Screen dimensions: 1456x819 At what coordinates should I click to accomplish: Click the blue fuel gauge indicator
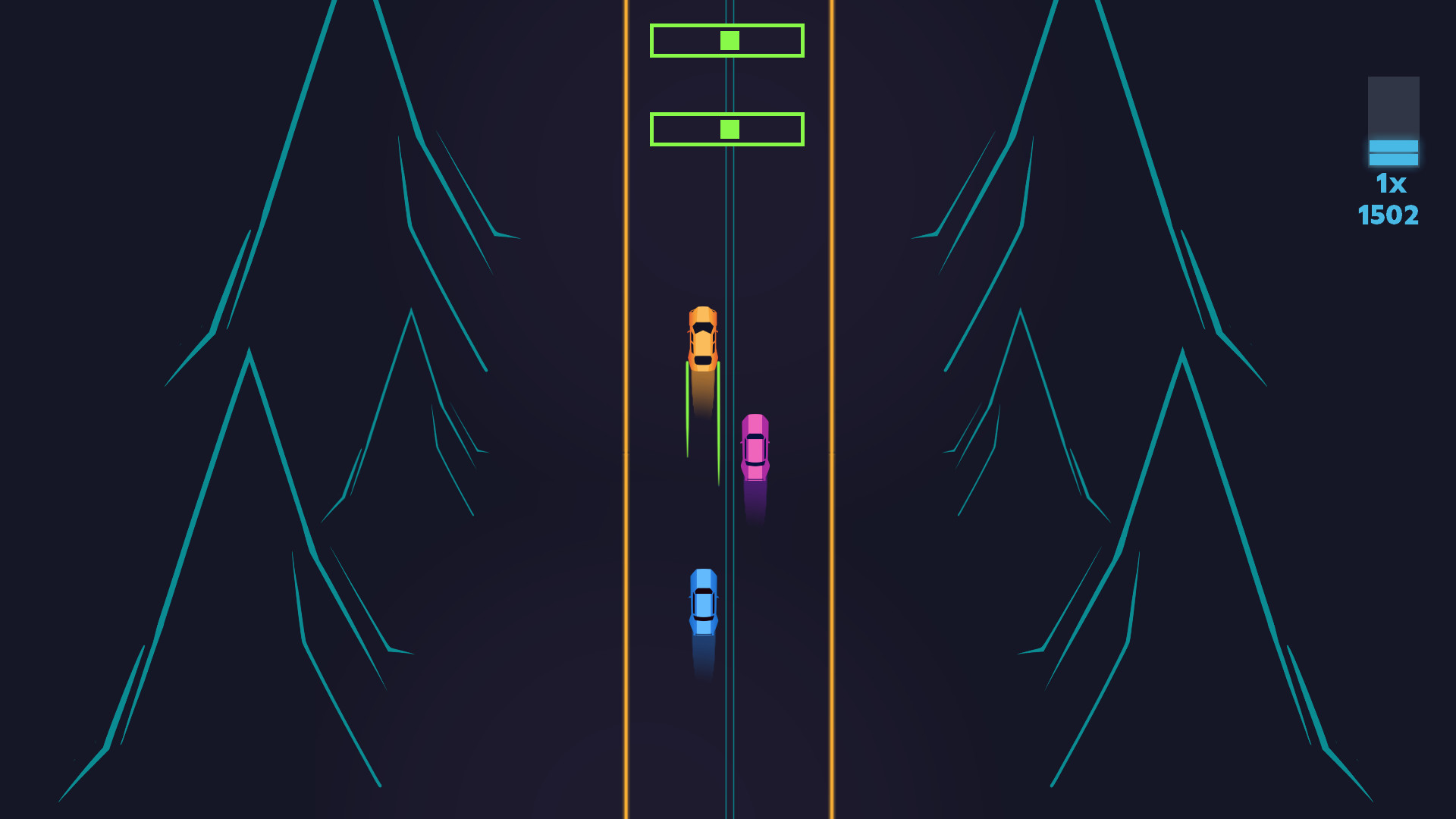point(1393,152)
